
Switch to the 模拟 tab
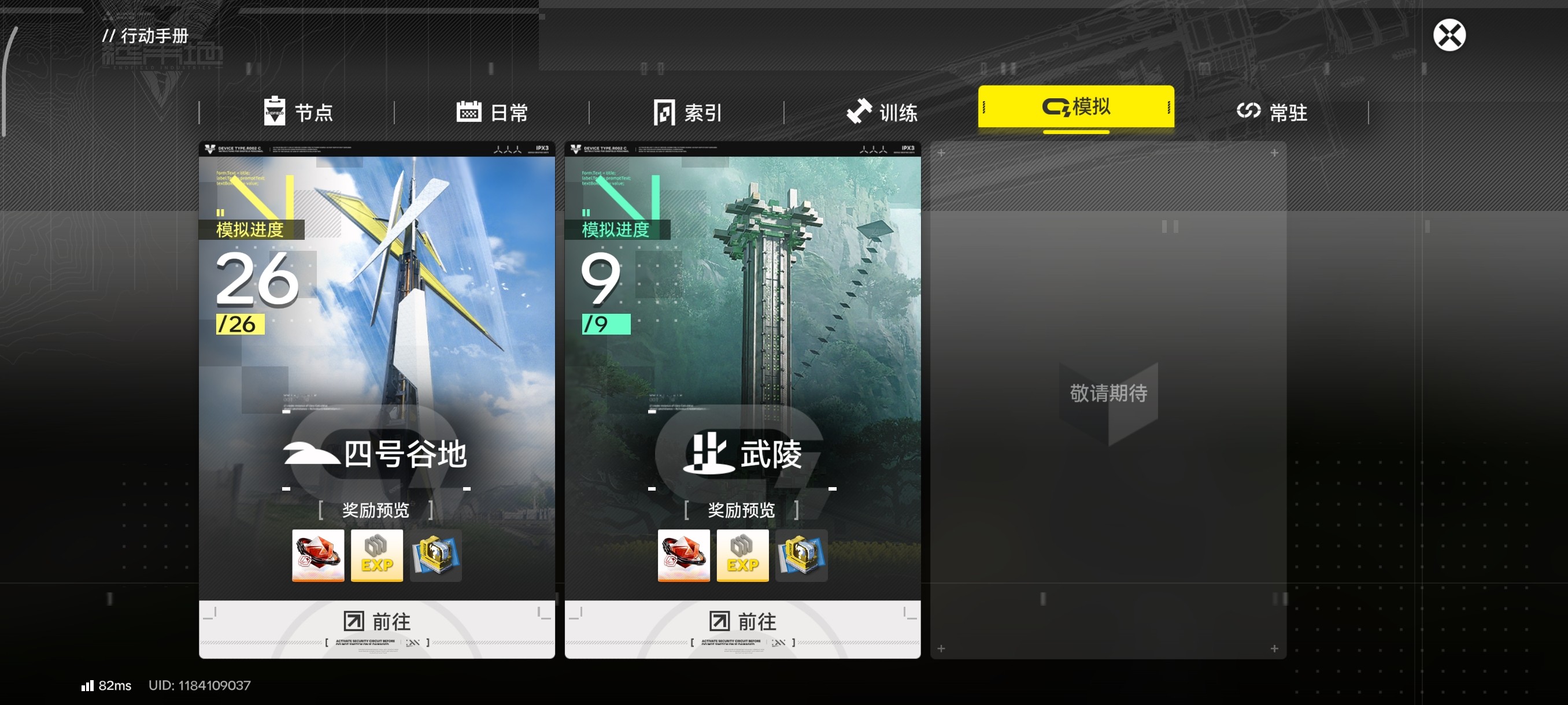1076,107
